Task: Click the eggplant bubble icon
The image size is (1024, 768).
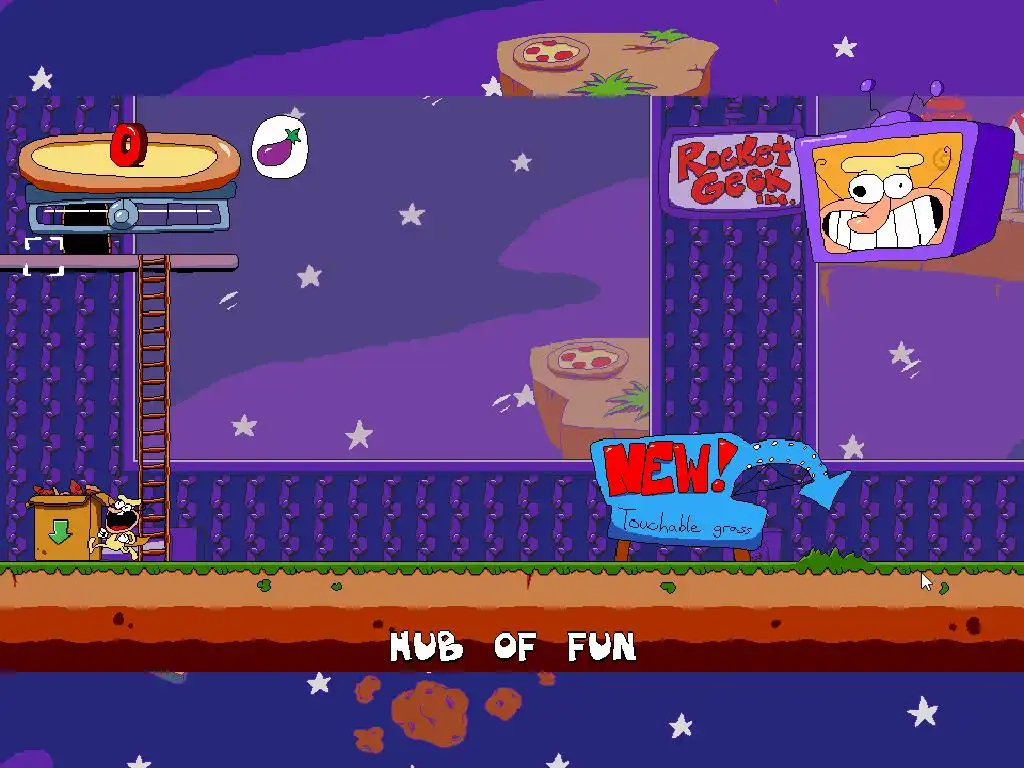Action: [x=279, y=147]
